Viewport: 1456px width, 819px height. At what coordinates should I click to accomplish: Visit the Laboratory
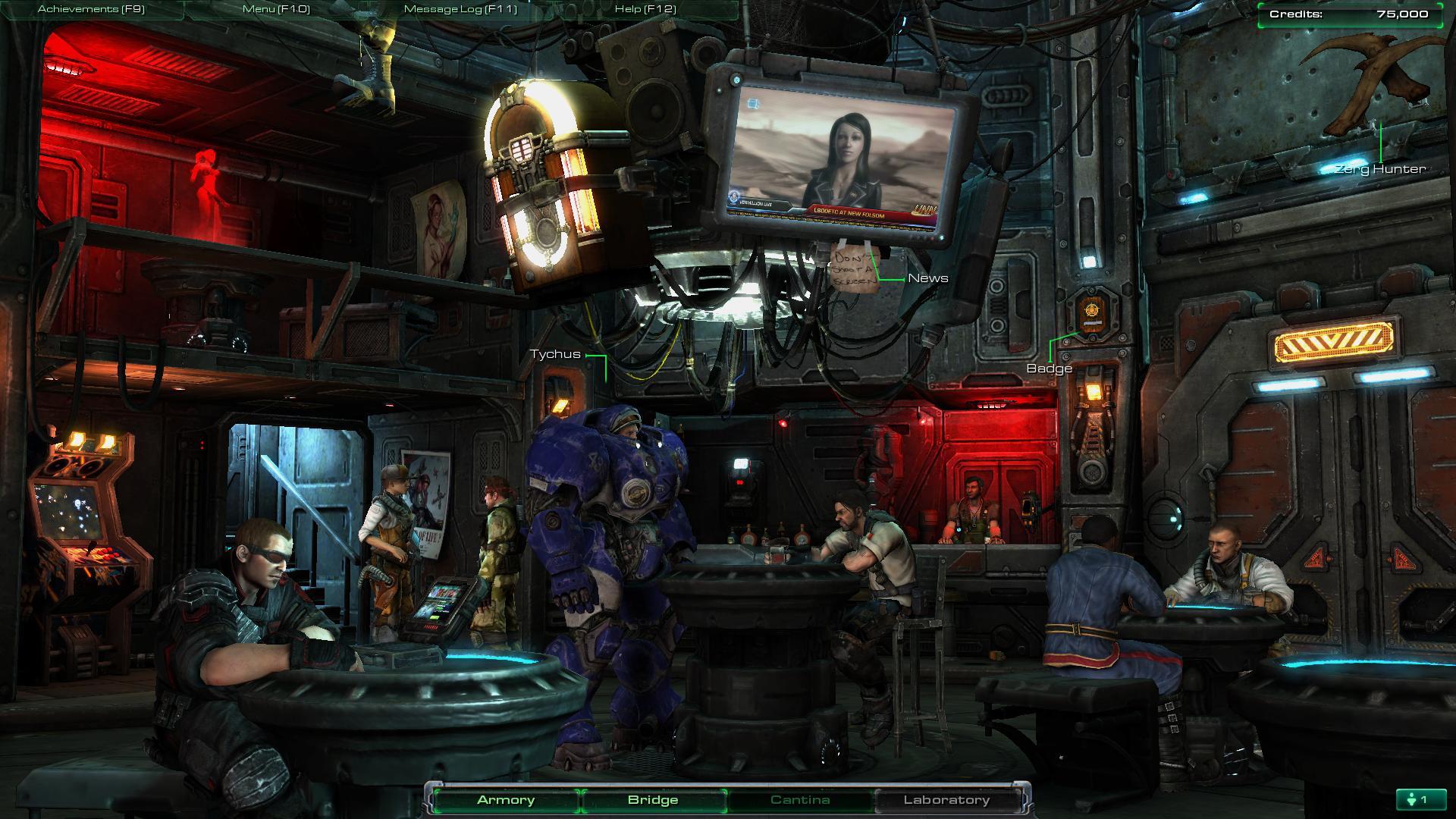click(x=946, y=800)
